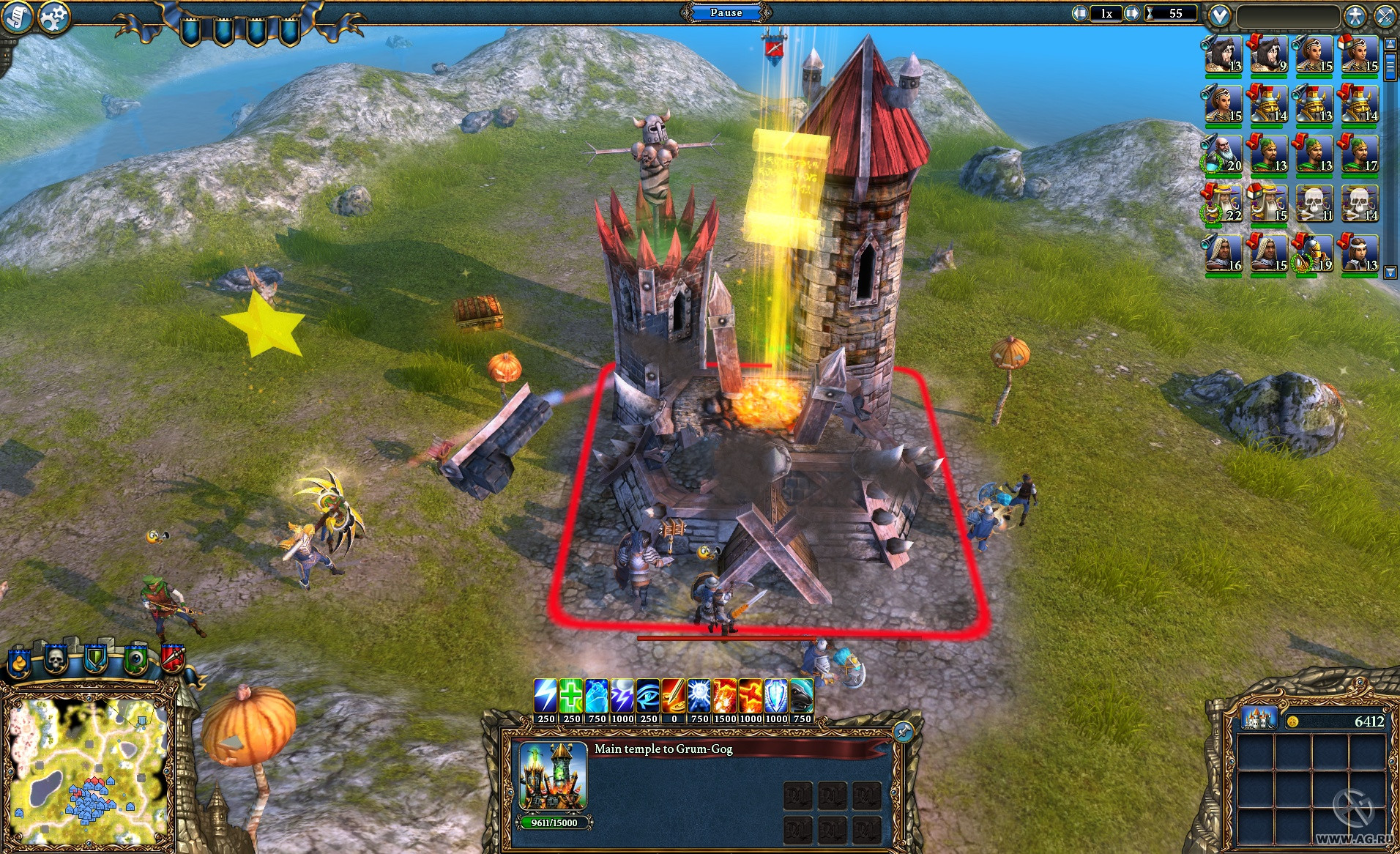The height and width of the screenshot is (854, 1400).
Task: Select the skull flag banner
Action: click(56, 659)
